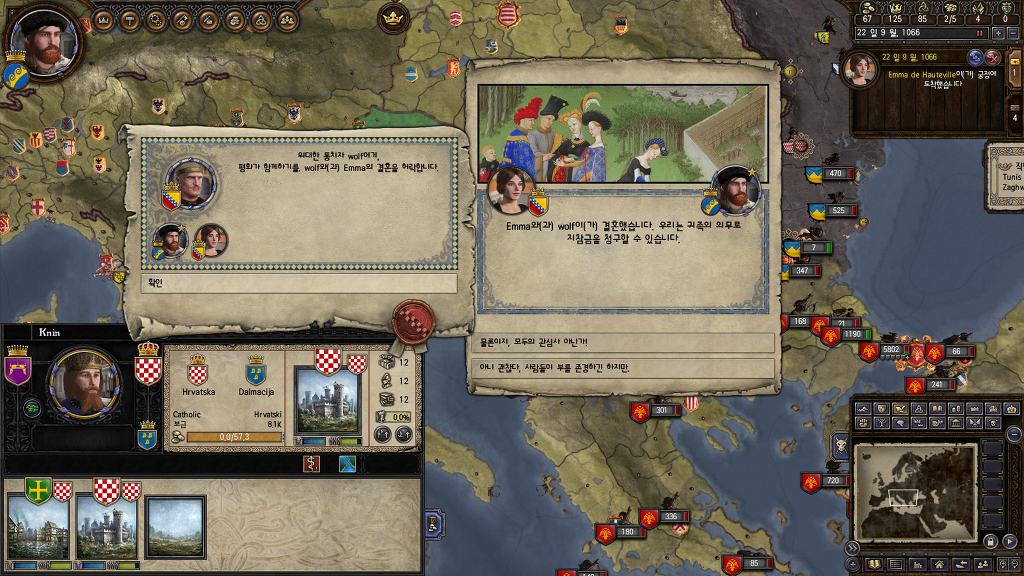Open the hammer laws menu button

pyautogui.click(x=131, y=19)
